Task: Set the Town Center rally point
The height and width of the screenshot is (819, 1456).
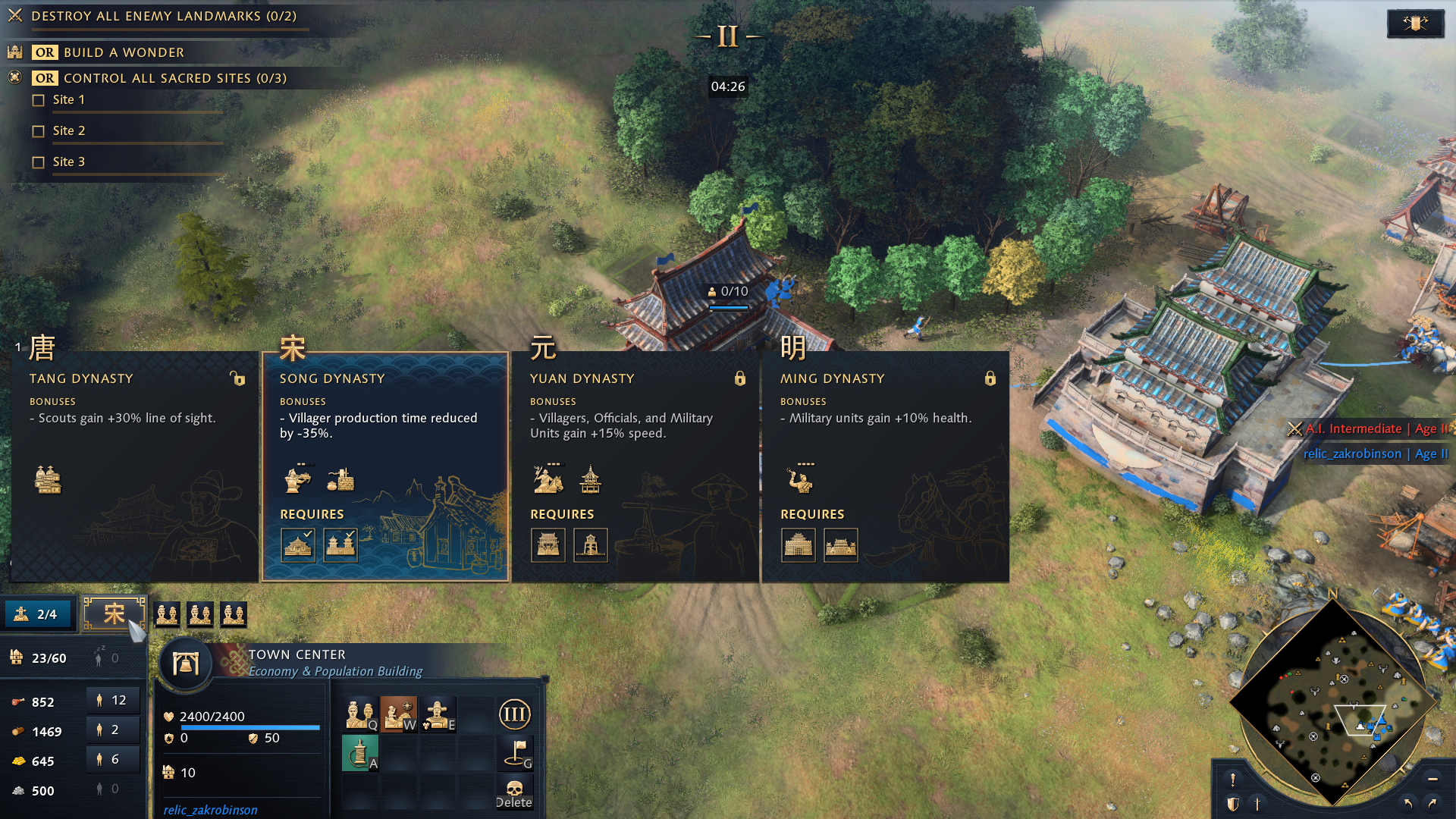Action: [x=516, y=752]
